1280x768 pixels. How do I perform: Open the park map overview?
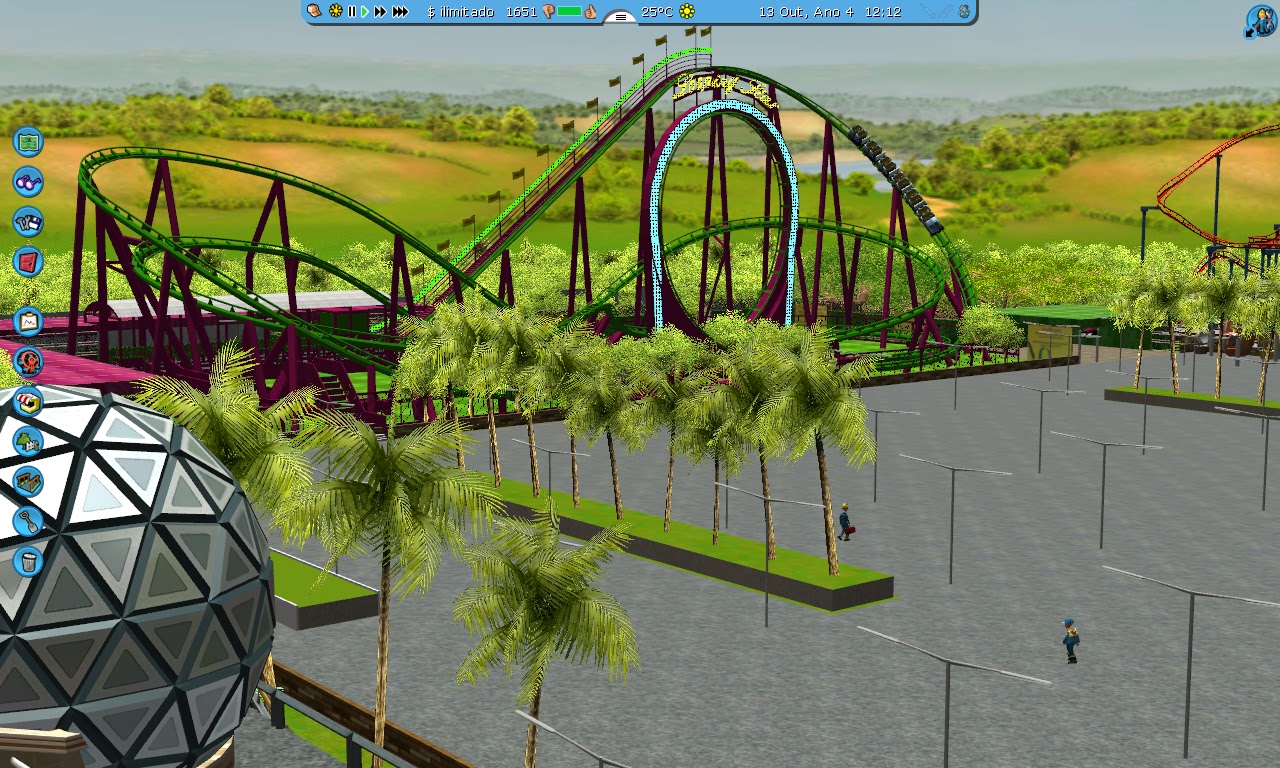(x=27, y=142)
